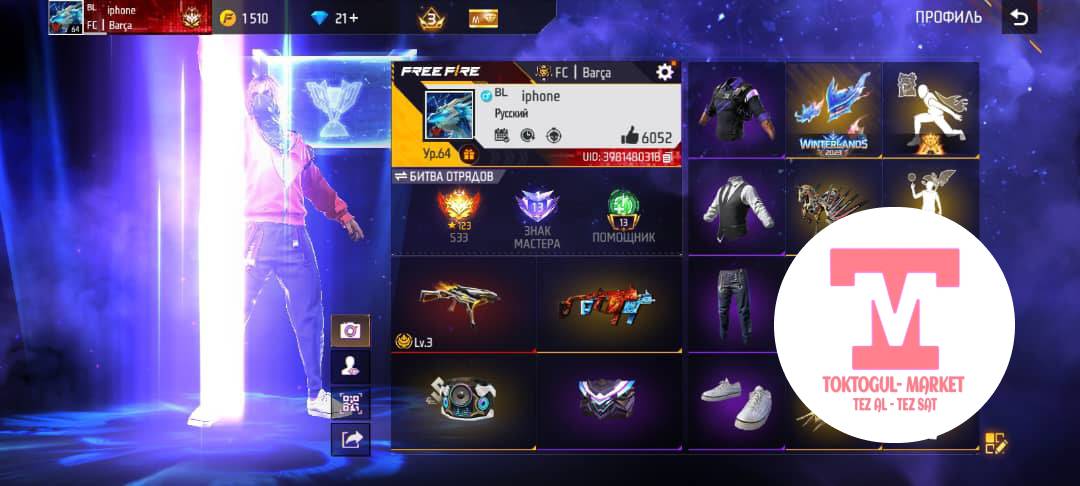This screenshot has height=486, width=1080.
Task: Share the profile via share arrow
Action: coord(350,438)
